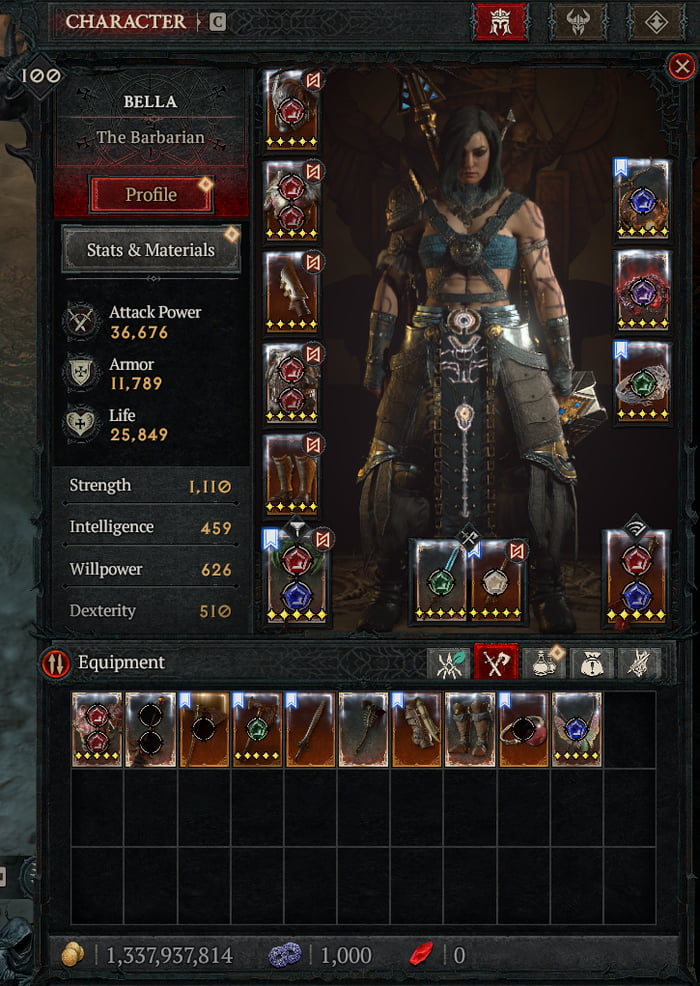Image resolution: width=700 pixels, height=986 pixels.
Task: Click the sort button beside Equipment
Action: 55,662
